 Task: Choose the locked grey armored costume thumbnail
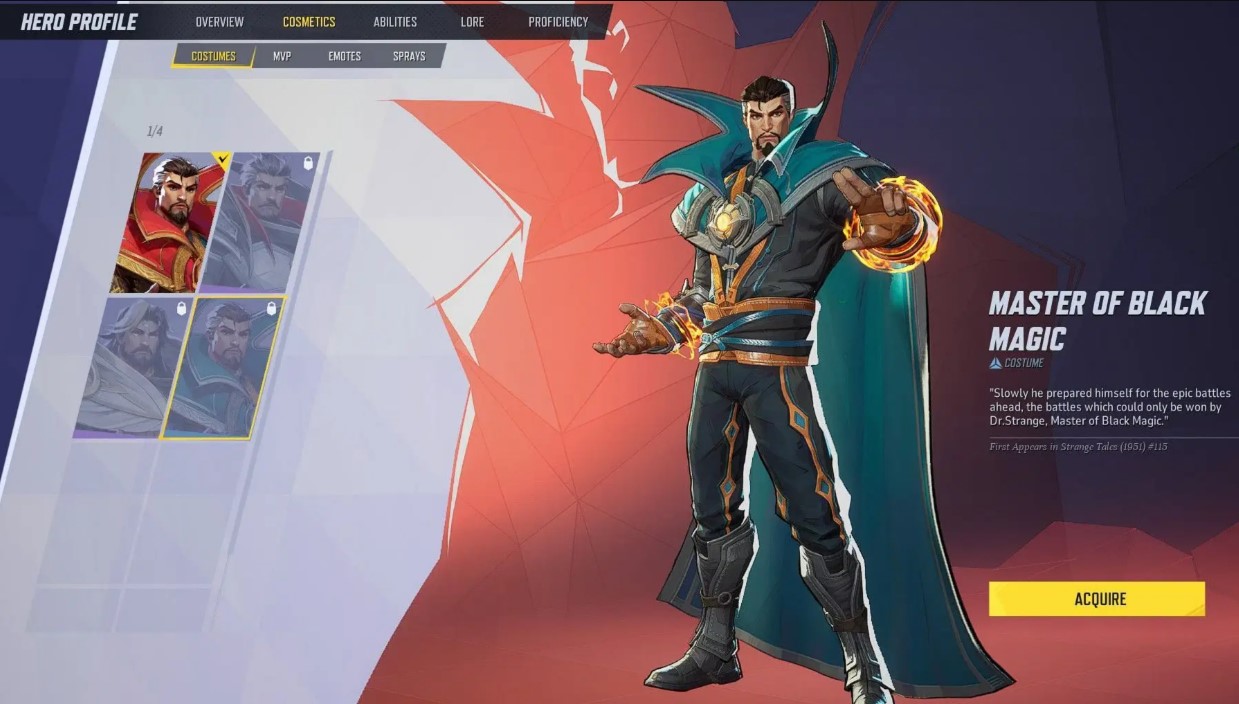[264, 222]
